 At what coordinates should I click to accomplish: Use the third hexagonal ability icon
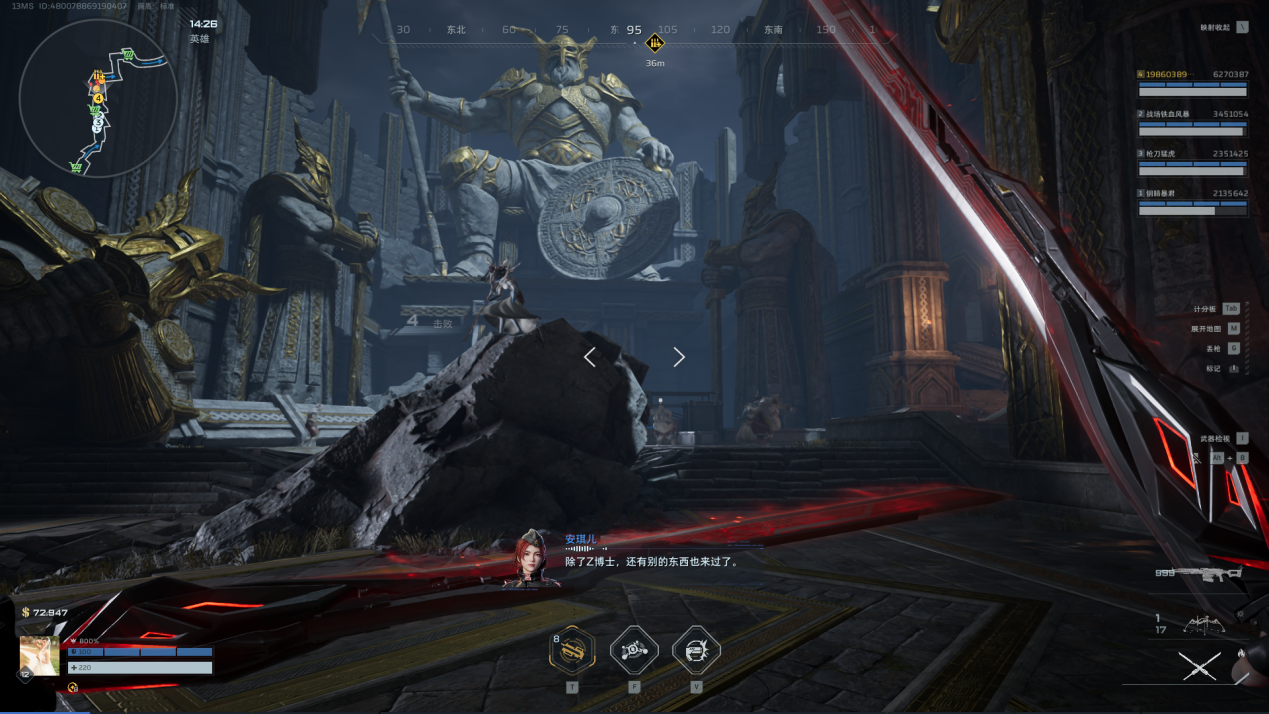coord(696,651)
